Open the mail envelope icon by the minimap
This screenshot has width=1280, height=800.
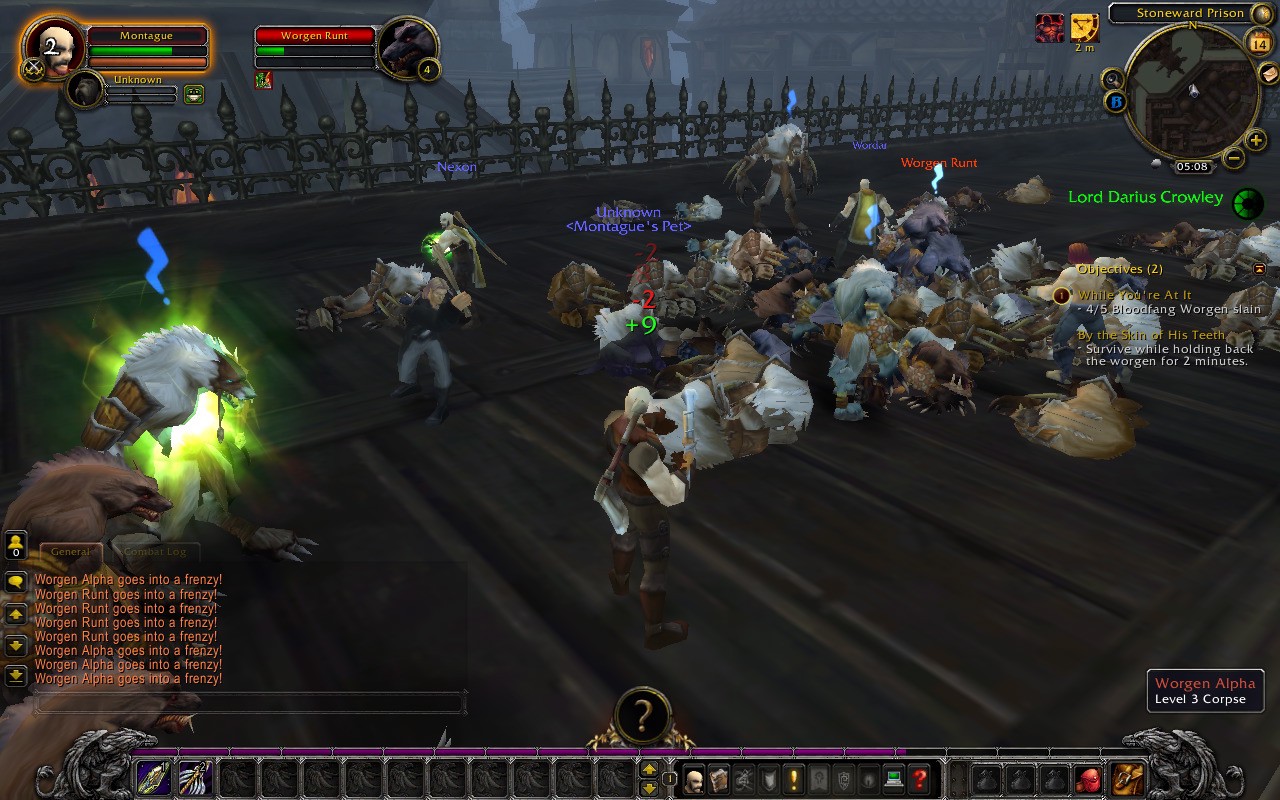click(x=1268, y=72)
